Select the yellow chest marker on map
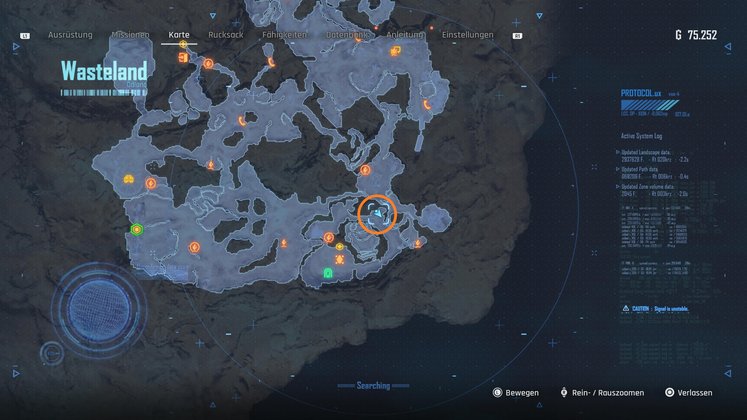747x420 pixels. [x=128, y=179]
